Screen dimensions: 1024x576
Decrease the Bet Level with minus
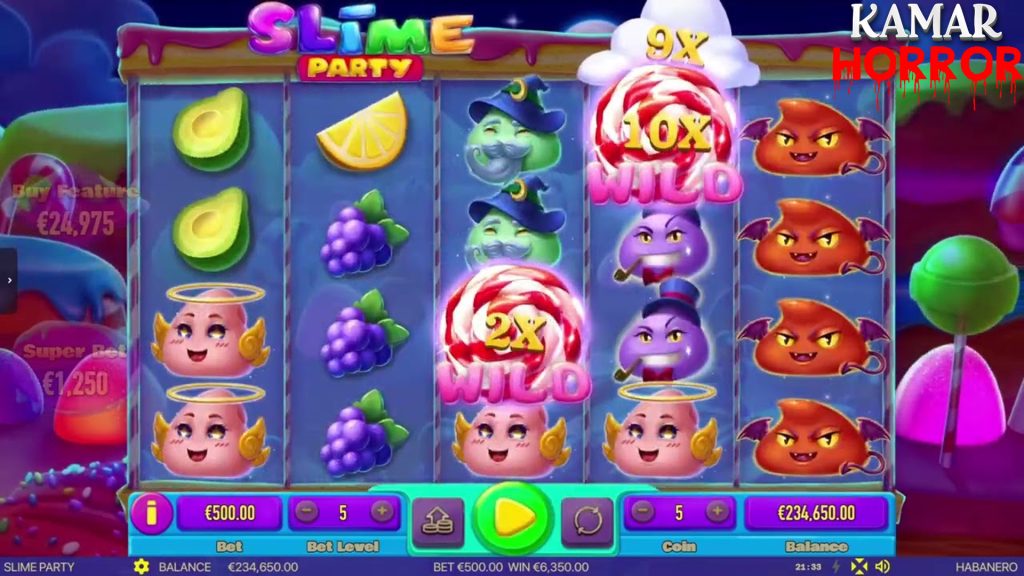[x=307, y=513]
